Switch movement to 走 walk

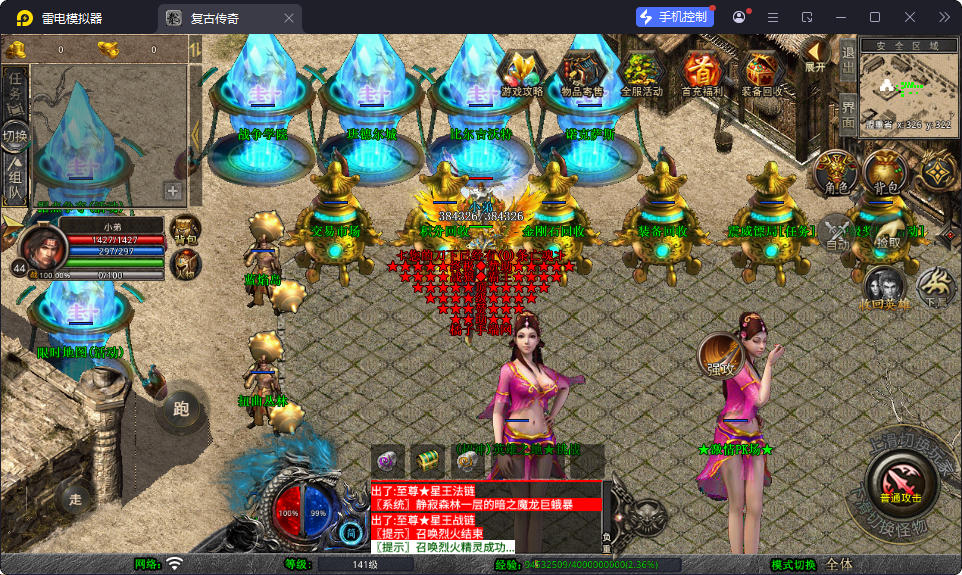click(x=75, y=498)
